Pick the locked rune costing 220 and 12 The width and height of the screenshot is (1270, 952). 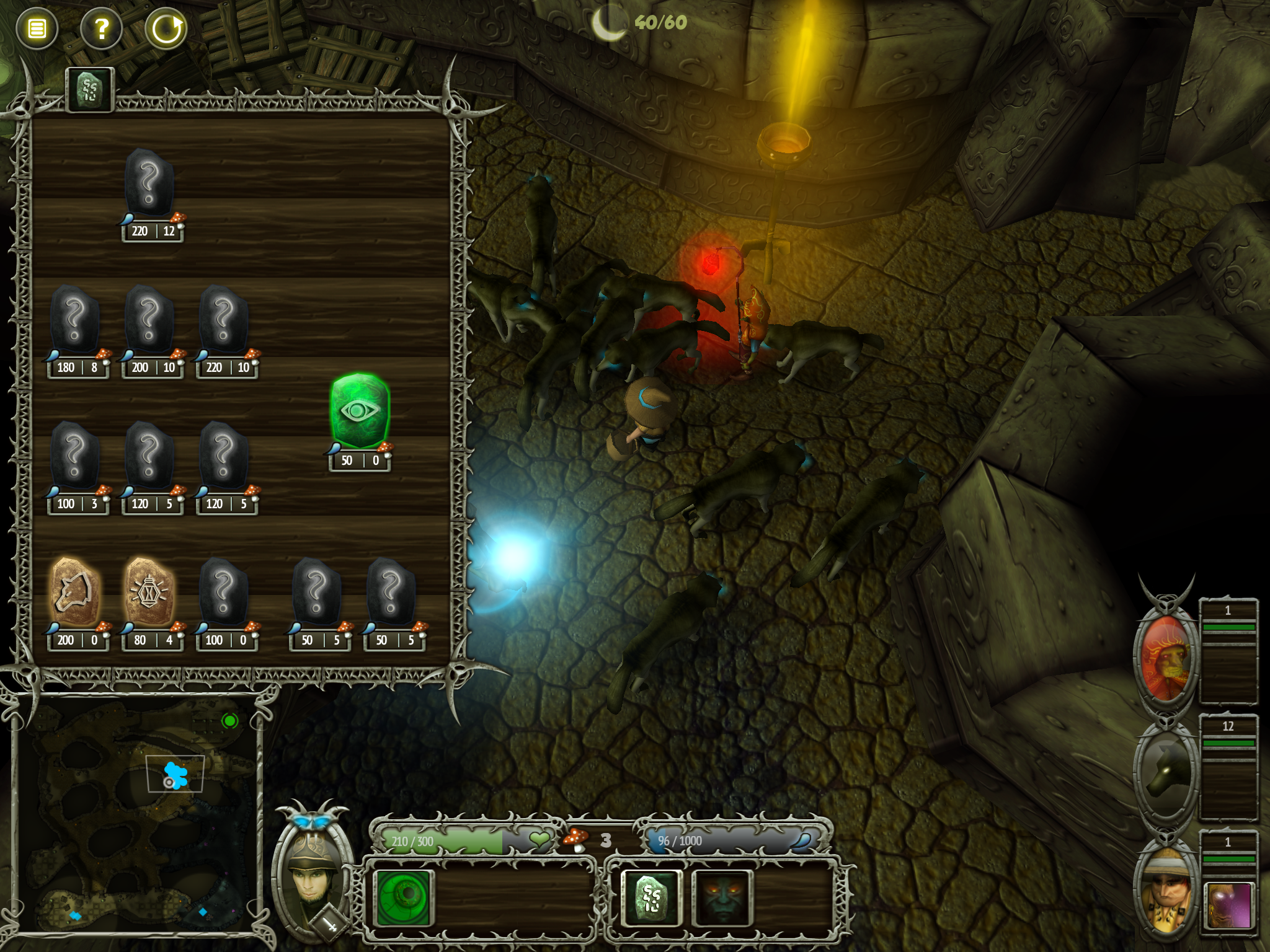[149, 183]
